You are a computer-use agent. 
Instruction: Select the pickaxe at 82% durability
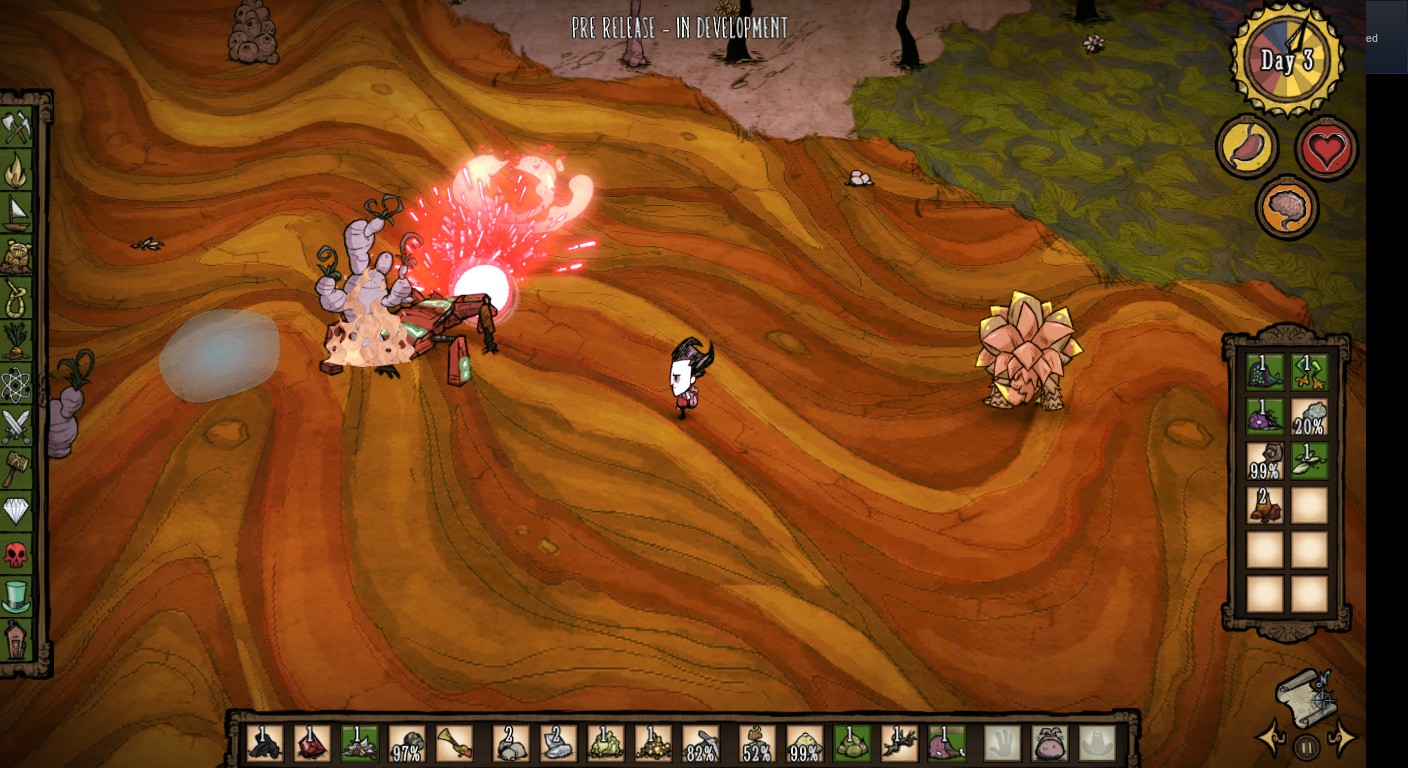[x=701, y=743]
